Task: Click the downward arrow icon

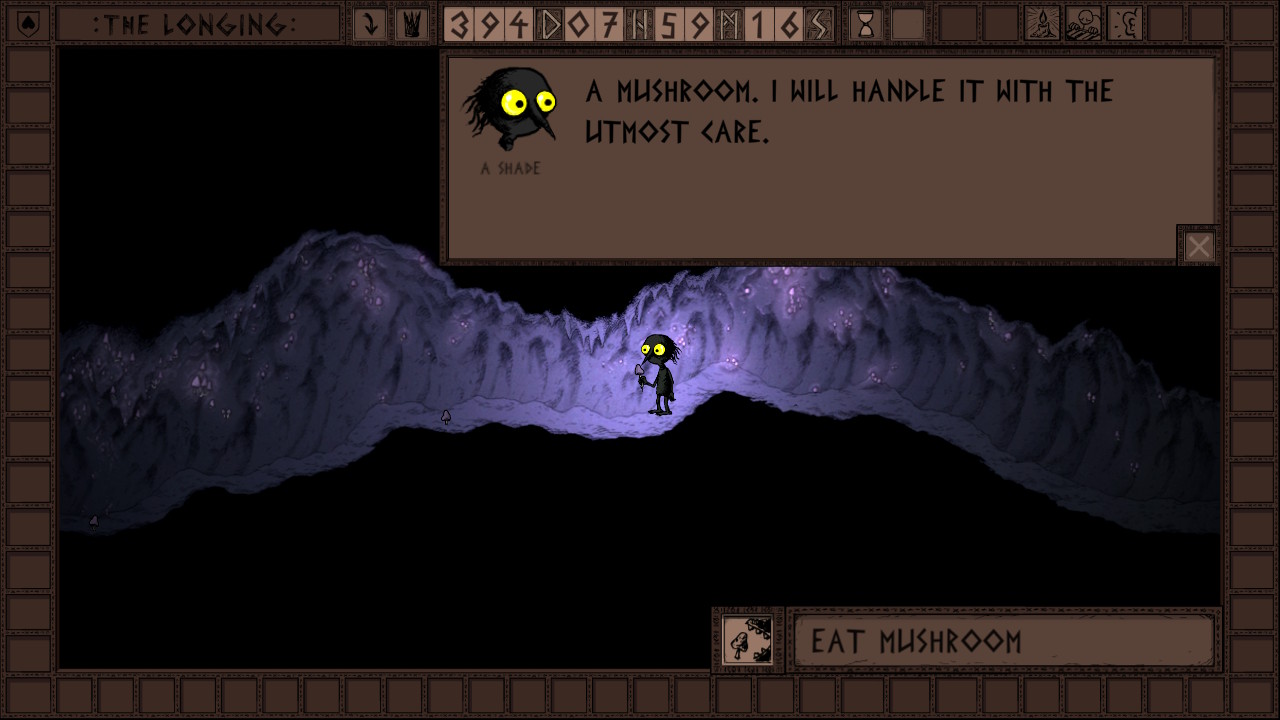Action: tap(370, 24)
